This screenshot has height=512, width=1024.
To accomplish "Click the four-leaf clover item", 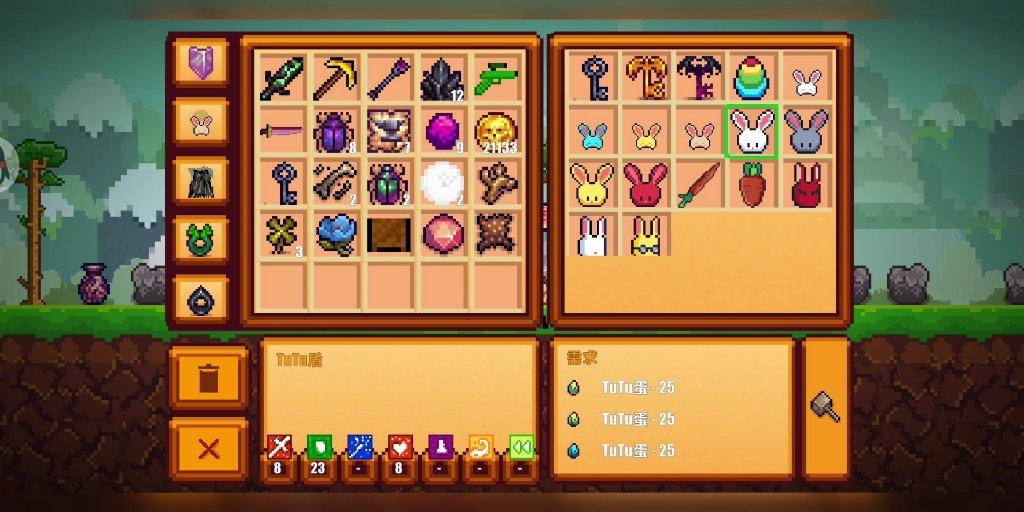I will click(282, 235).
